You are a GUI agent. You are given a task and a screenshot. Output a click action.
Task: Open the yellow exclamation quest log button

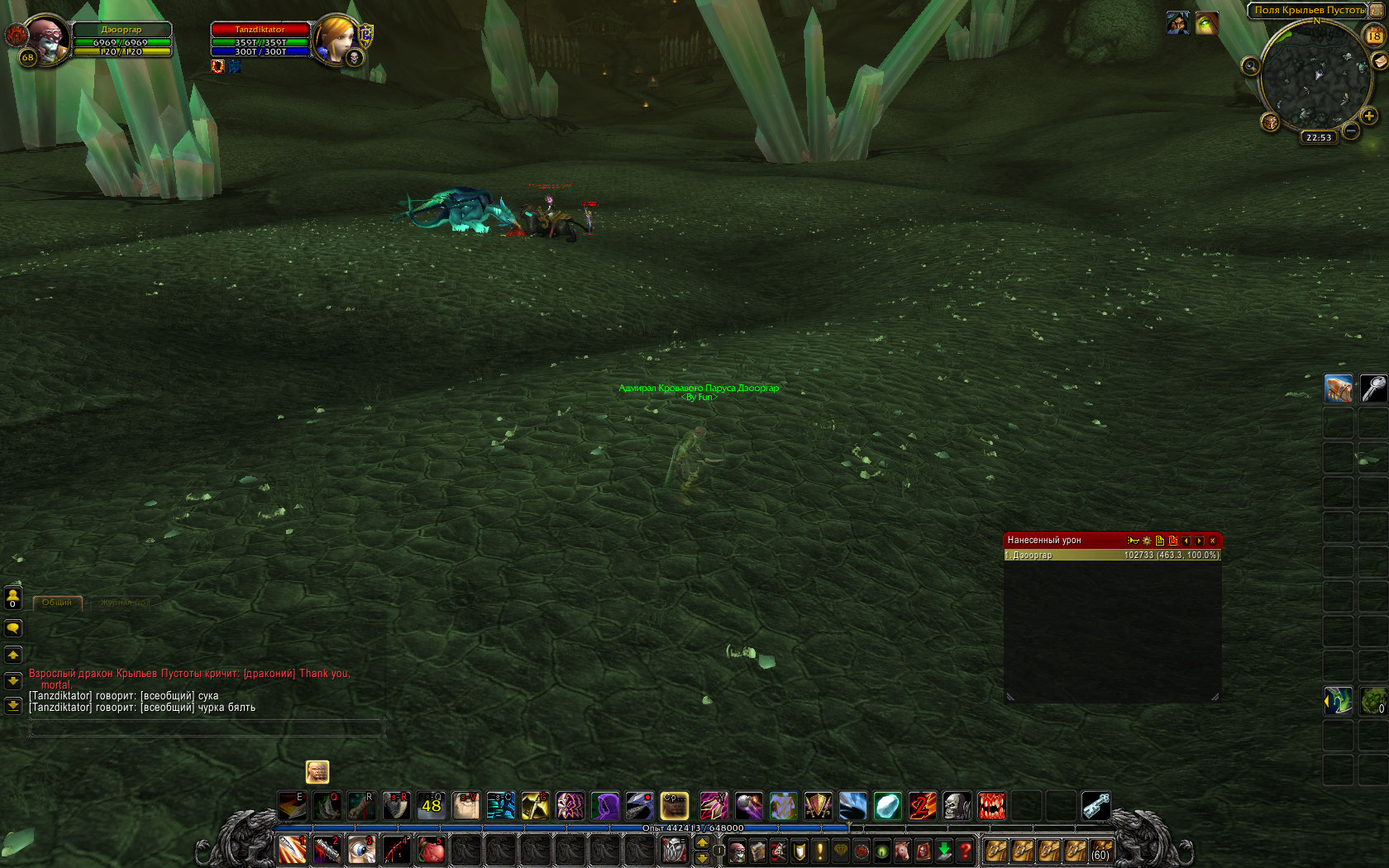click(820, 851)
